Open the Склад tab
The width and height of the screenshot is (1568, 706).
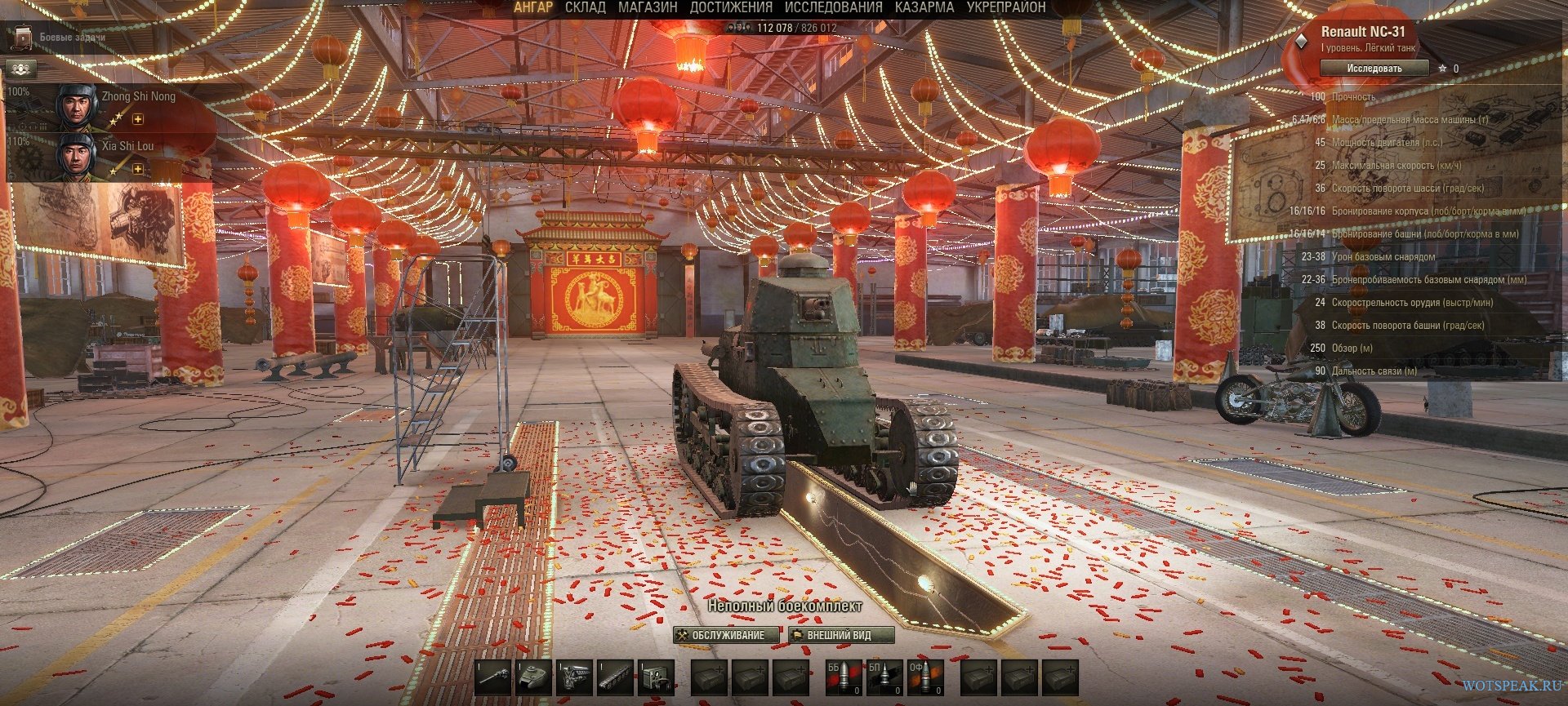(x=585, y=7)
